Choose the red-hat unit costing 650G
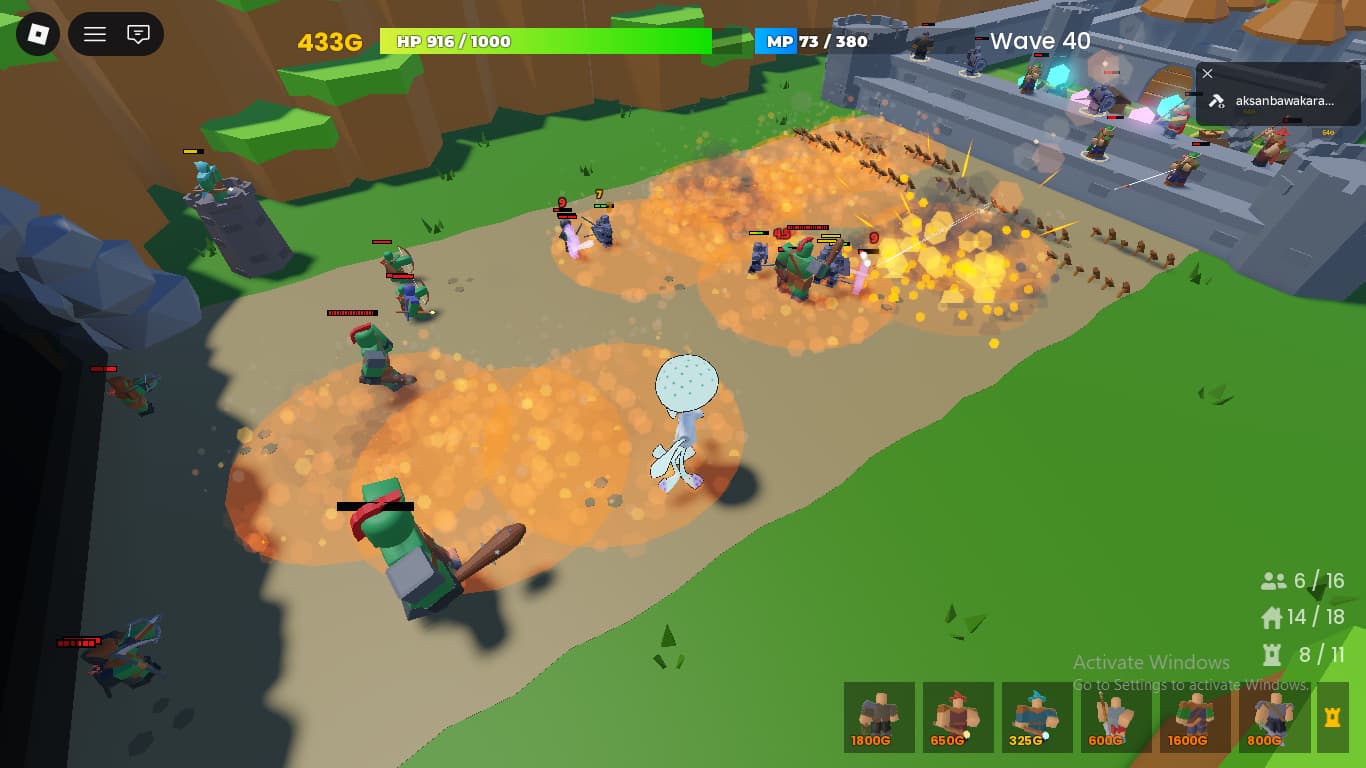1366x768 pixels. pyautogui.click(x=958, y=717)
